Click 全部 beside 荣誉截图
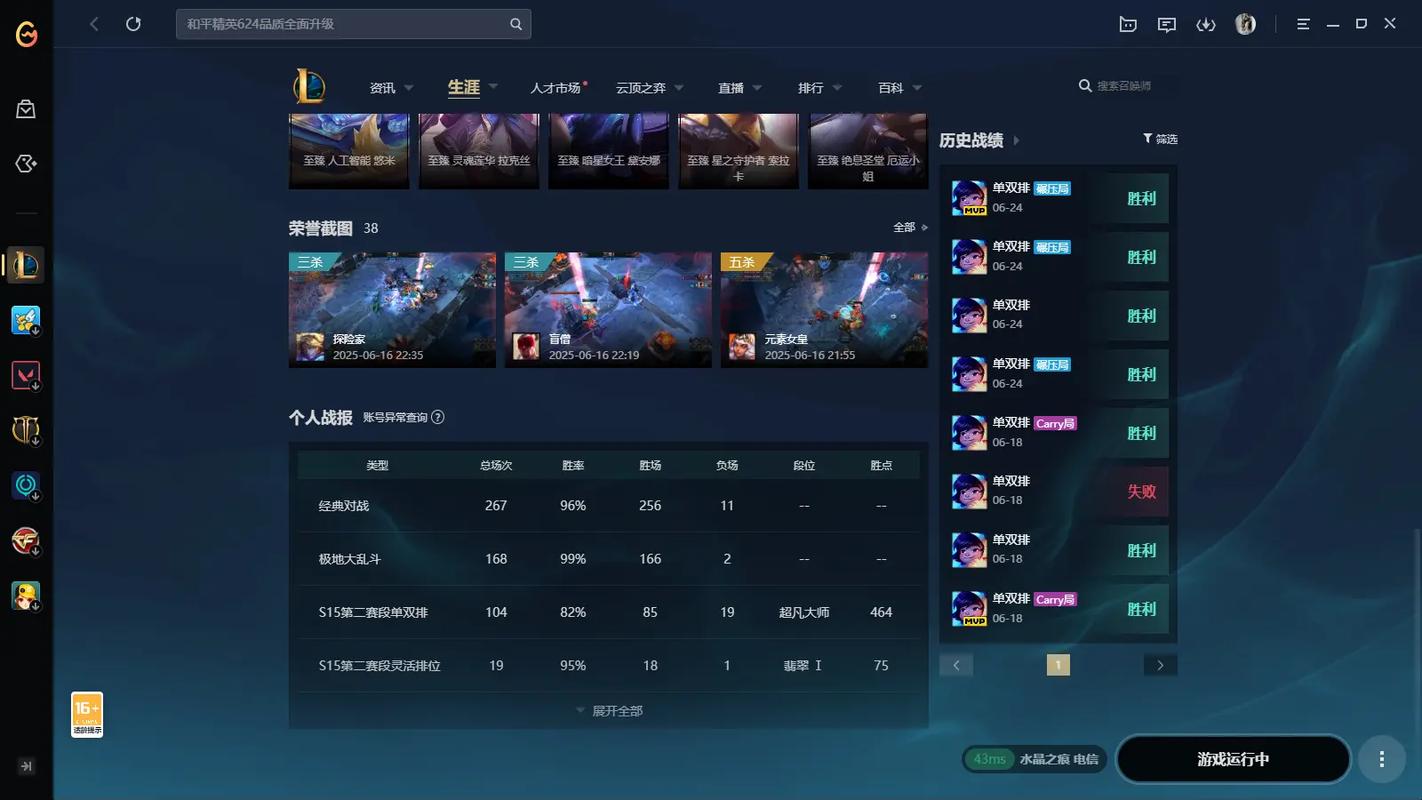Image resolution: width=1422 pixels, height=800 pixels. [906, 227]
